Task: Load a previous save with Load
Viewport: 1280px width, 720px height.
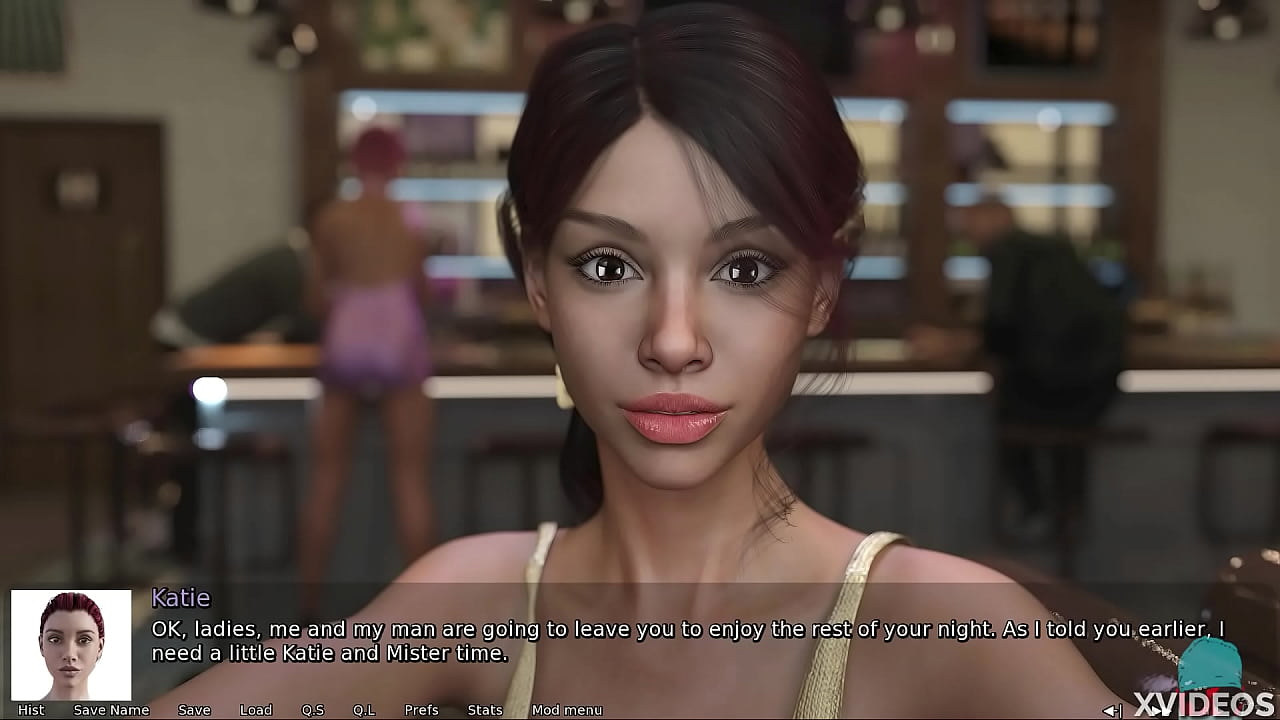Action: 256,709
